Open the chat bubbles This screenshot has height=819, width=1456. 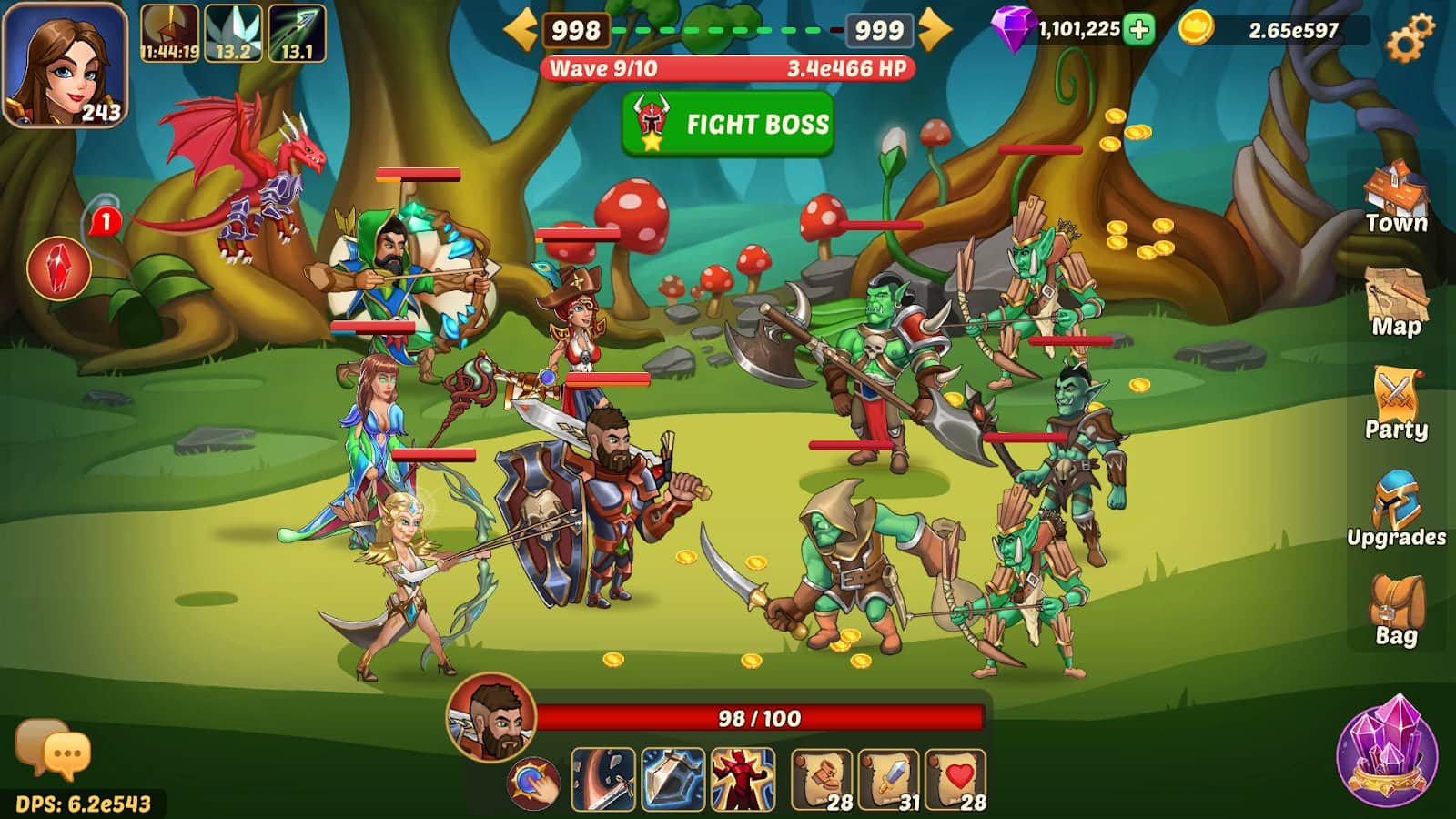pos(53,750)
